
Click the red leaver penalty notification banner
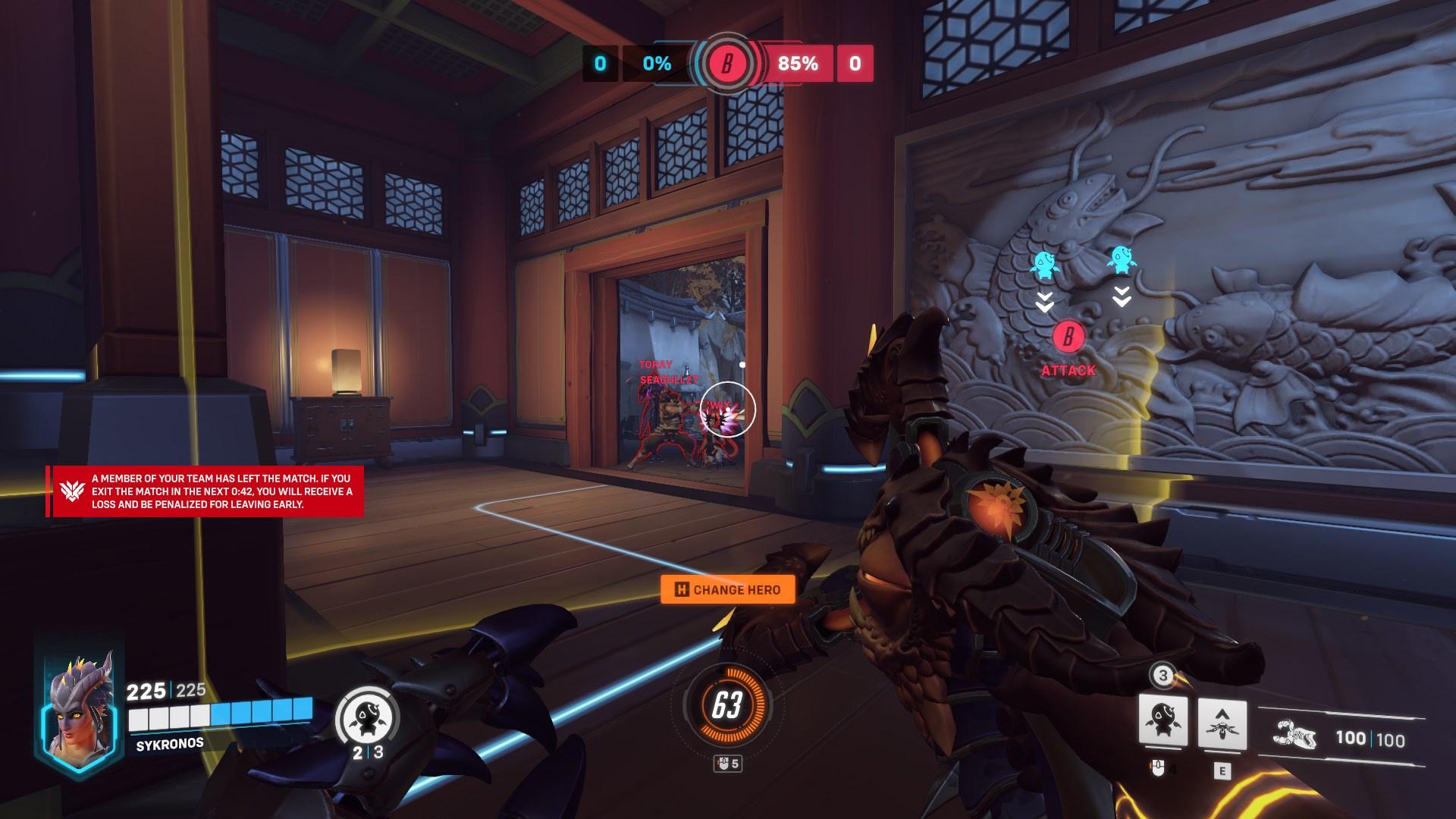click(206, 491)
